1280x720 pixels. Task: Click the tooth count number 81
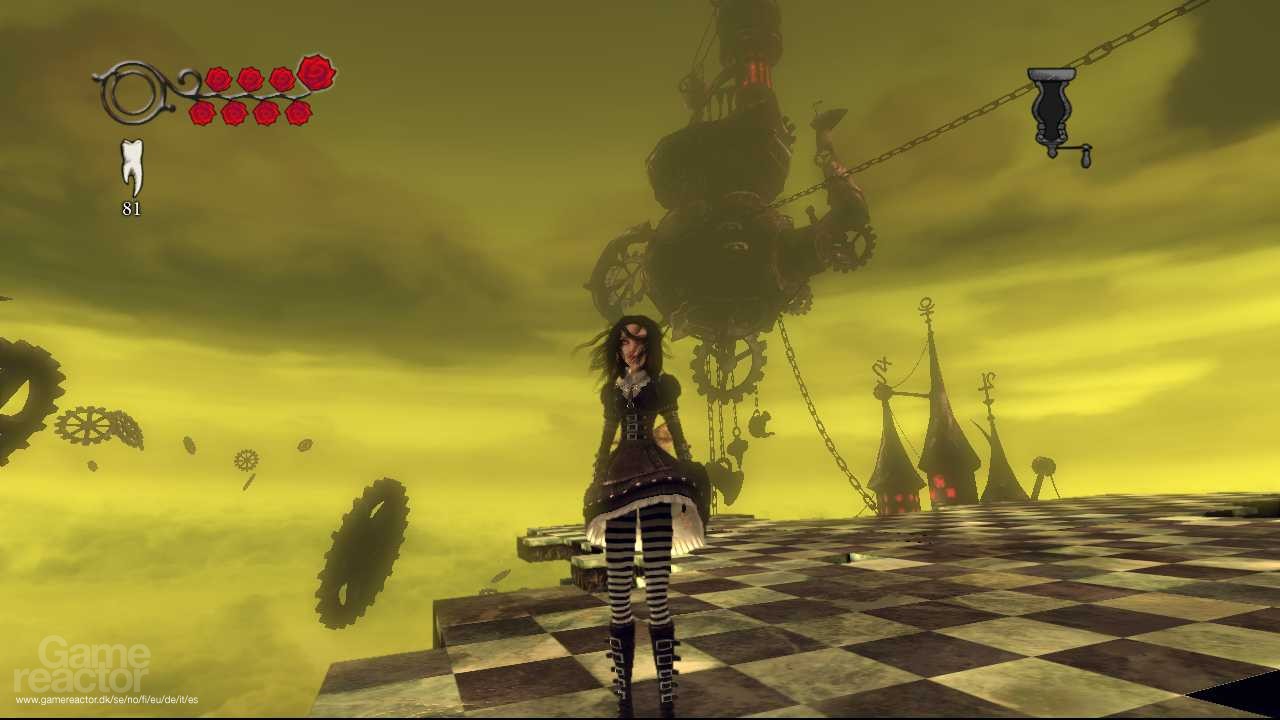133,210
